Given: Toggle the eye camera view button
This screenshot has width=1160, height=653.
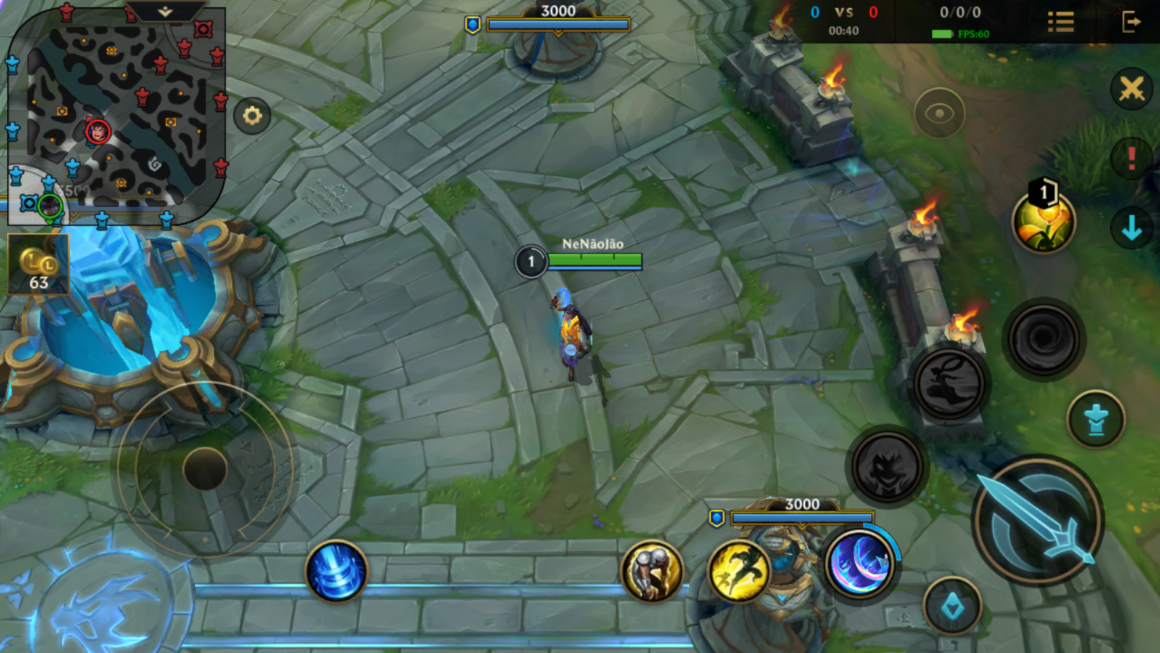Looking at the screenshot, I should coord(939,113).
